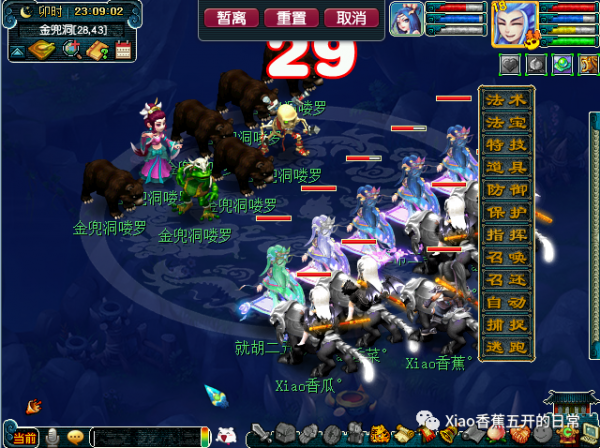Click the 当前 chat channel button
Viewport: 600px width, 448px height.
click(x=25, y=438)
